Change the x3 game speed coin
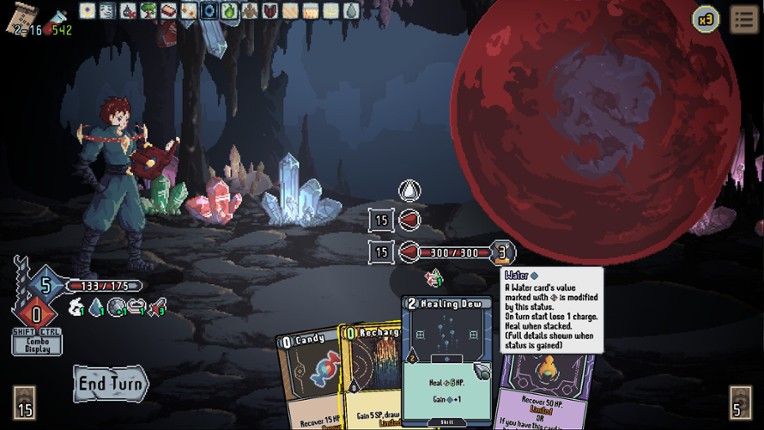This screenshot has width=764, height=430. (x=706, y=19)
